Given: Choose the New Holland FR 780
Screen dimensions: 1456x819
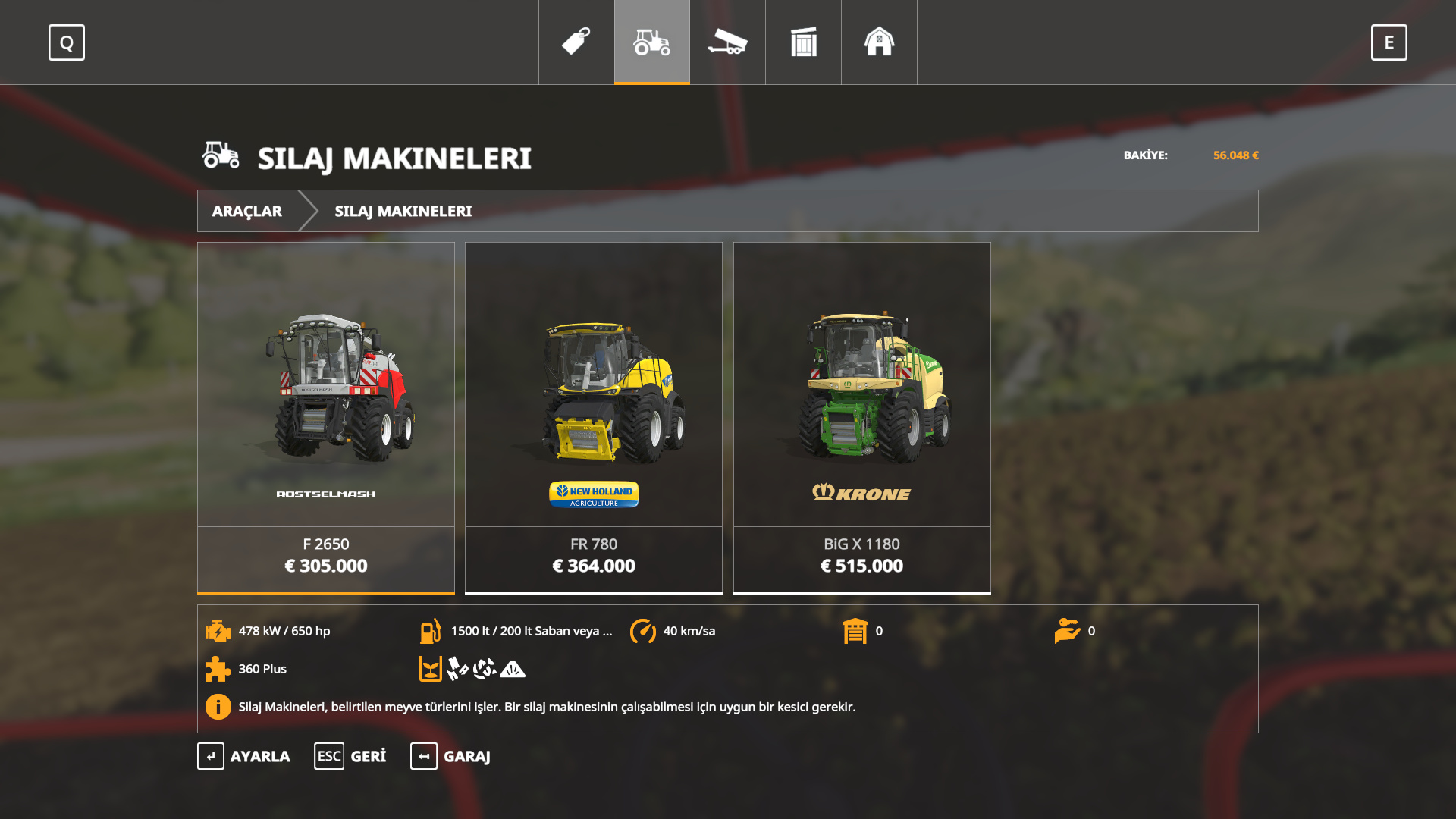Looking at the screenshot, I should point(594,417).
